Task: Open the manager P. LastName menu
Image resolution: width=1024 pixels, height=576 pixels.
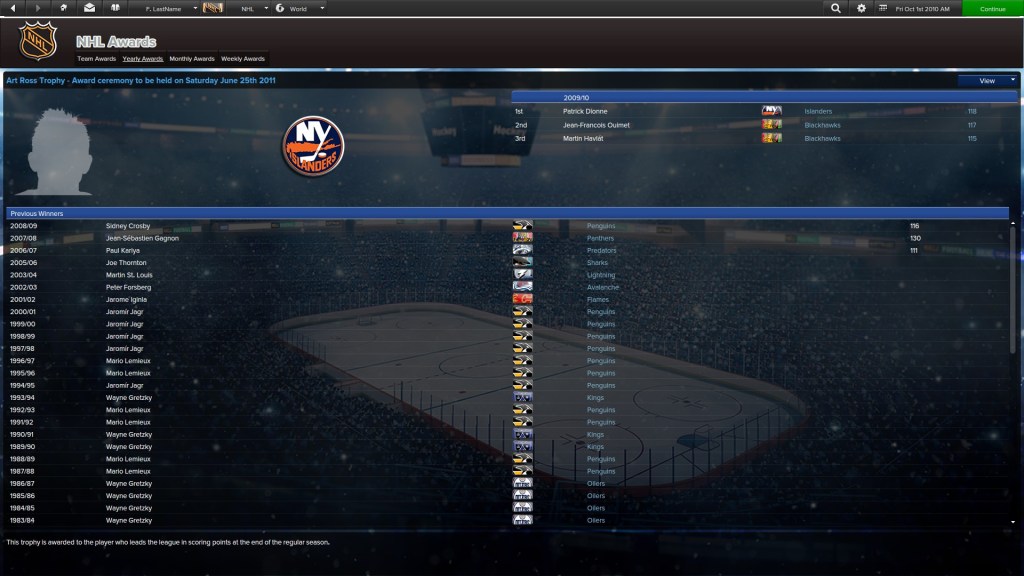Action: point(167,8)
